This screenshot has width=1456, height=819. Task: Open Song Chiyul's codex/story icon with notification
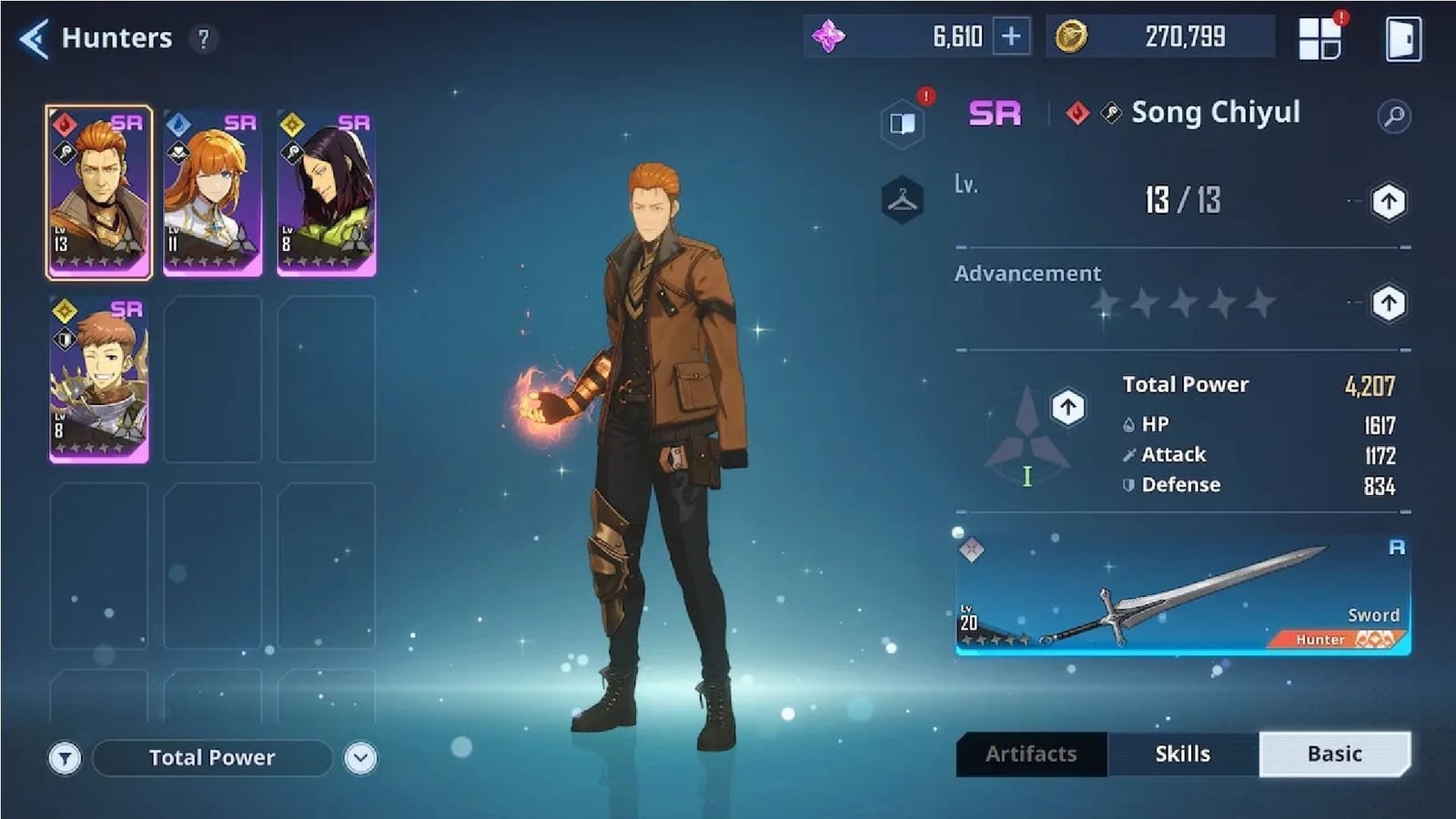(x=901, y=123)
